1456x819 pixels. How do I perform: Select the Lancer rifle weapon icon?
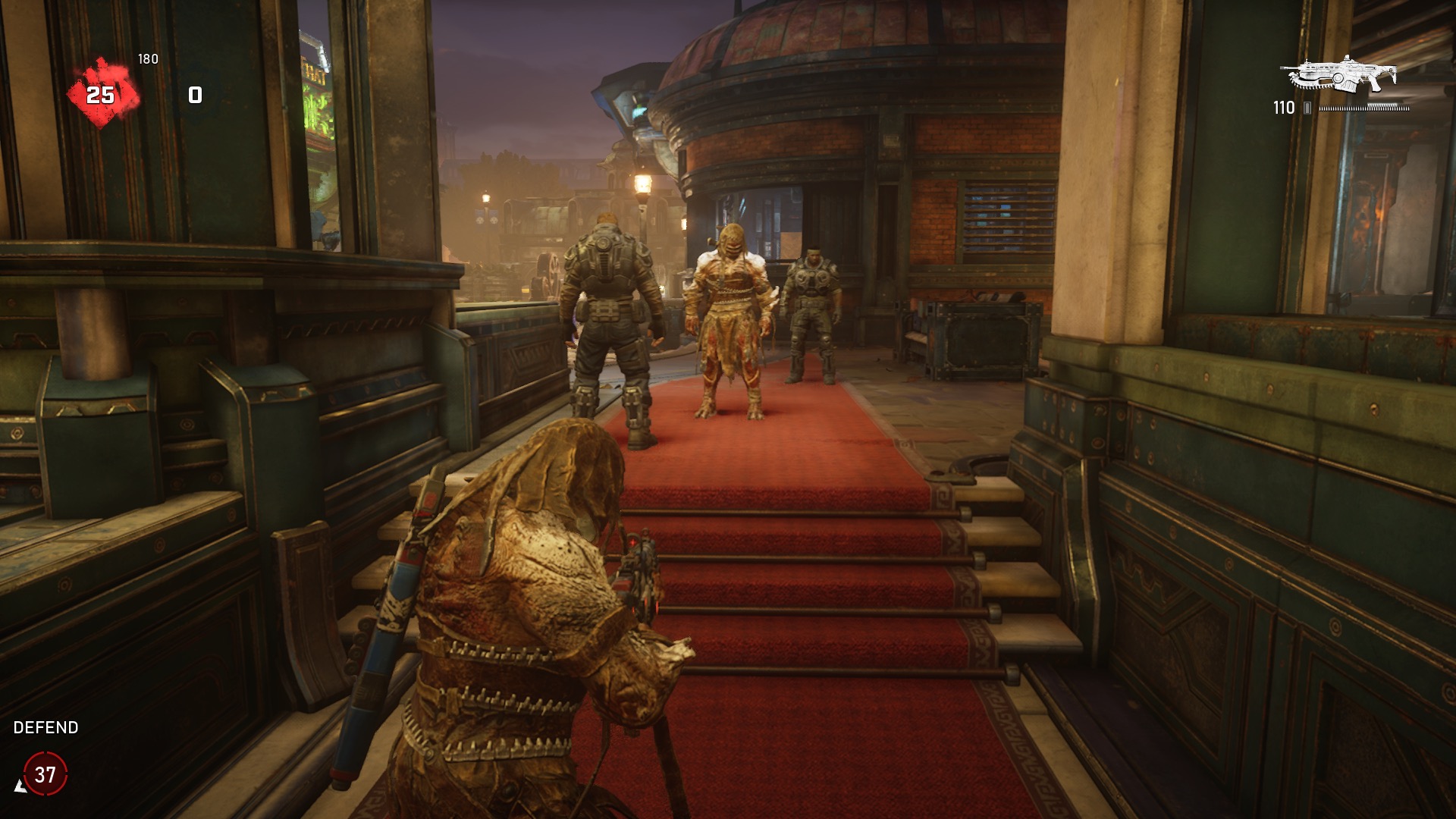1340,75
